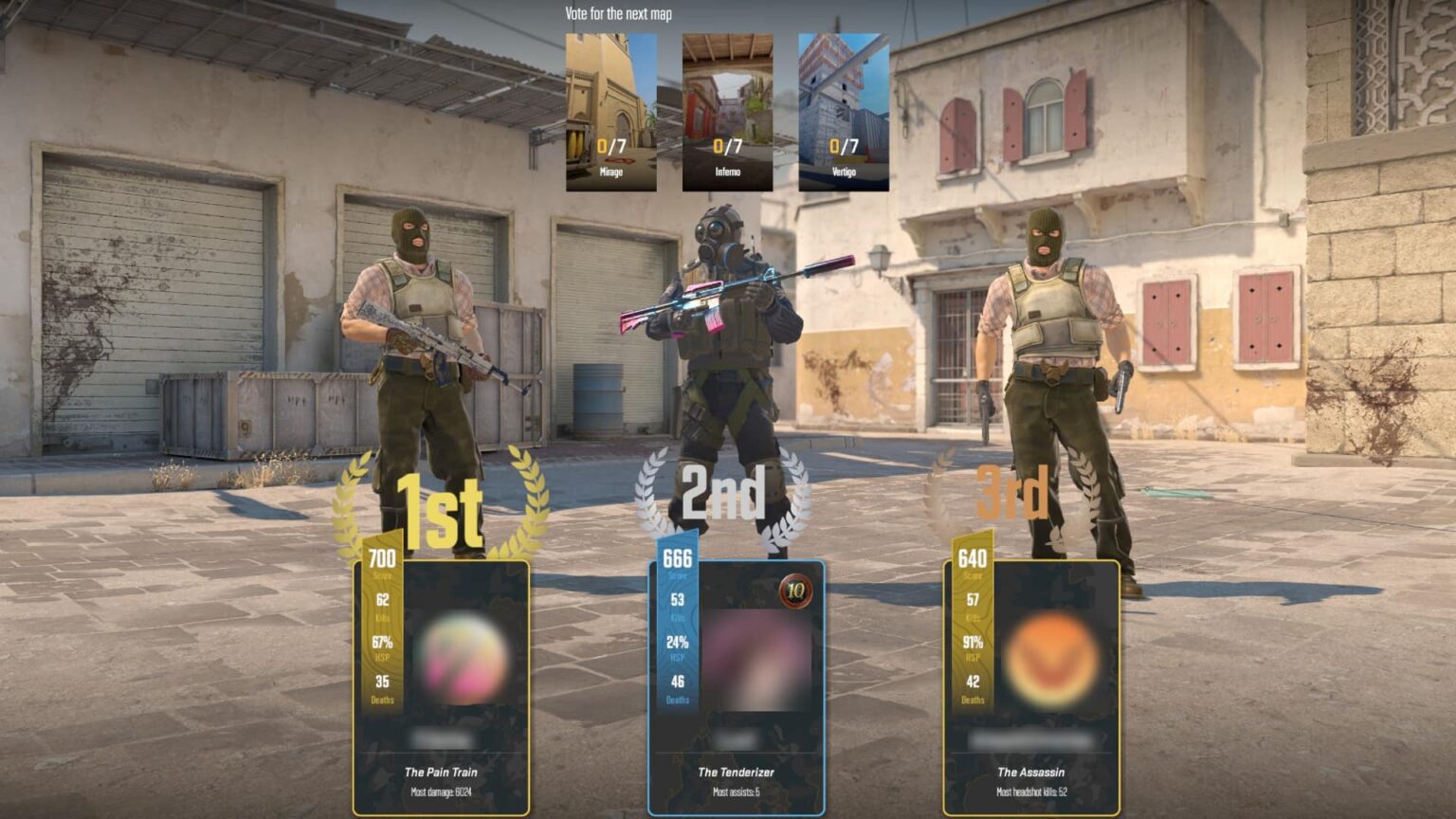Click the Most damage: 6024 award text
The width and height of the screenshot is (1456, 819).
pos(442,791)
